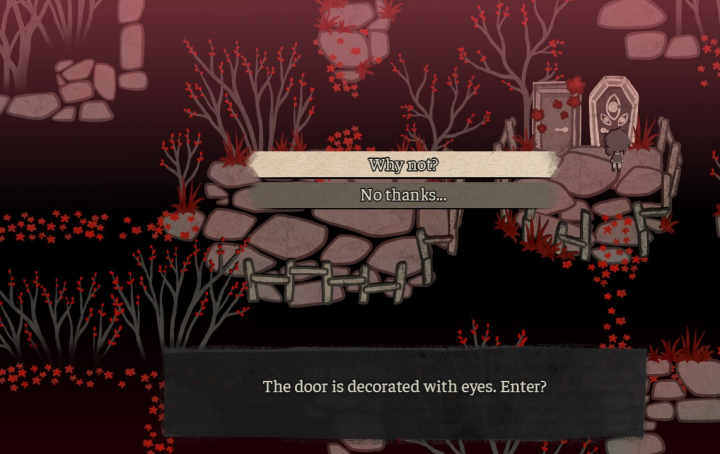This screenshot has height=454, width=720.
Task: Select the "No thanks..." reply
Action: point(403,195)
